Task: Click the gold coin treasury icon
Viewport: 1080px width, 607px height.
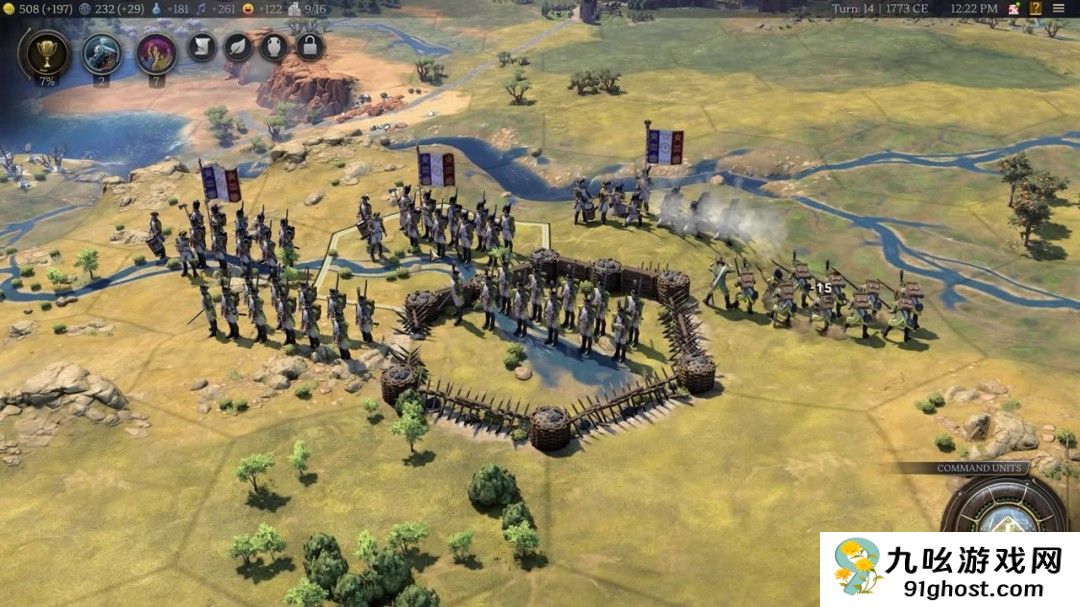Action: point(10,9)
